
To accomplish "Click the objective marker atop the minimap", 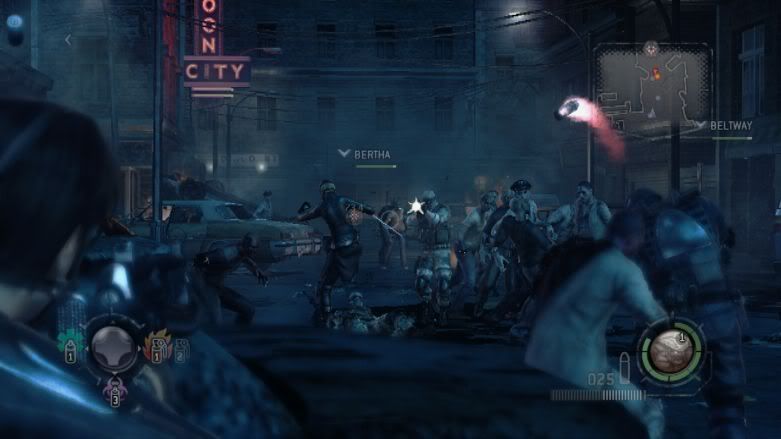I will coord(652,47).
